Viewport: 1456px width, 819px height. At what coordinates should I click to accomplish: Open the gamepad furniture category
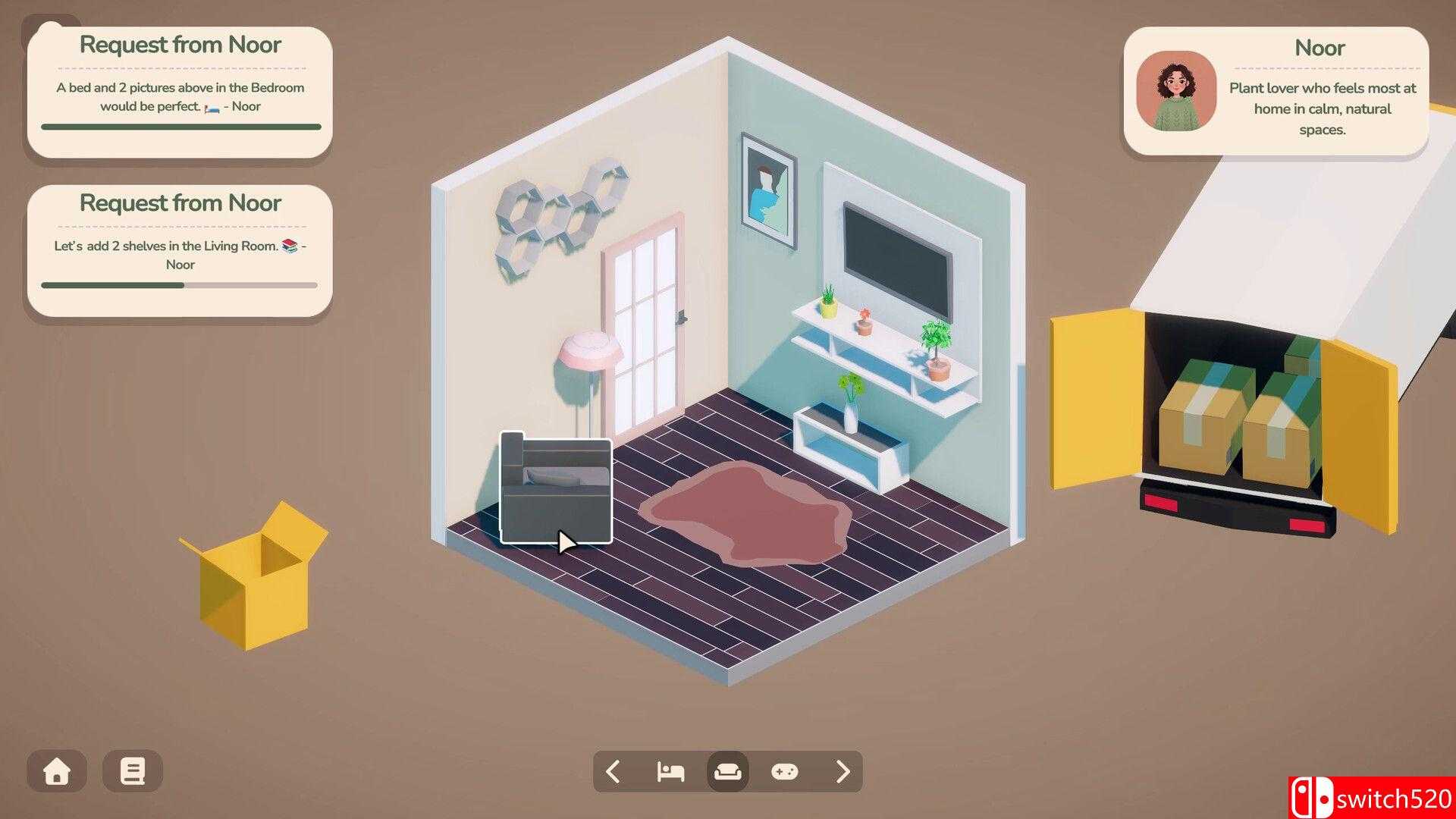pyautogui.click(x=785, y=771)
